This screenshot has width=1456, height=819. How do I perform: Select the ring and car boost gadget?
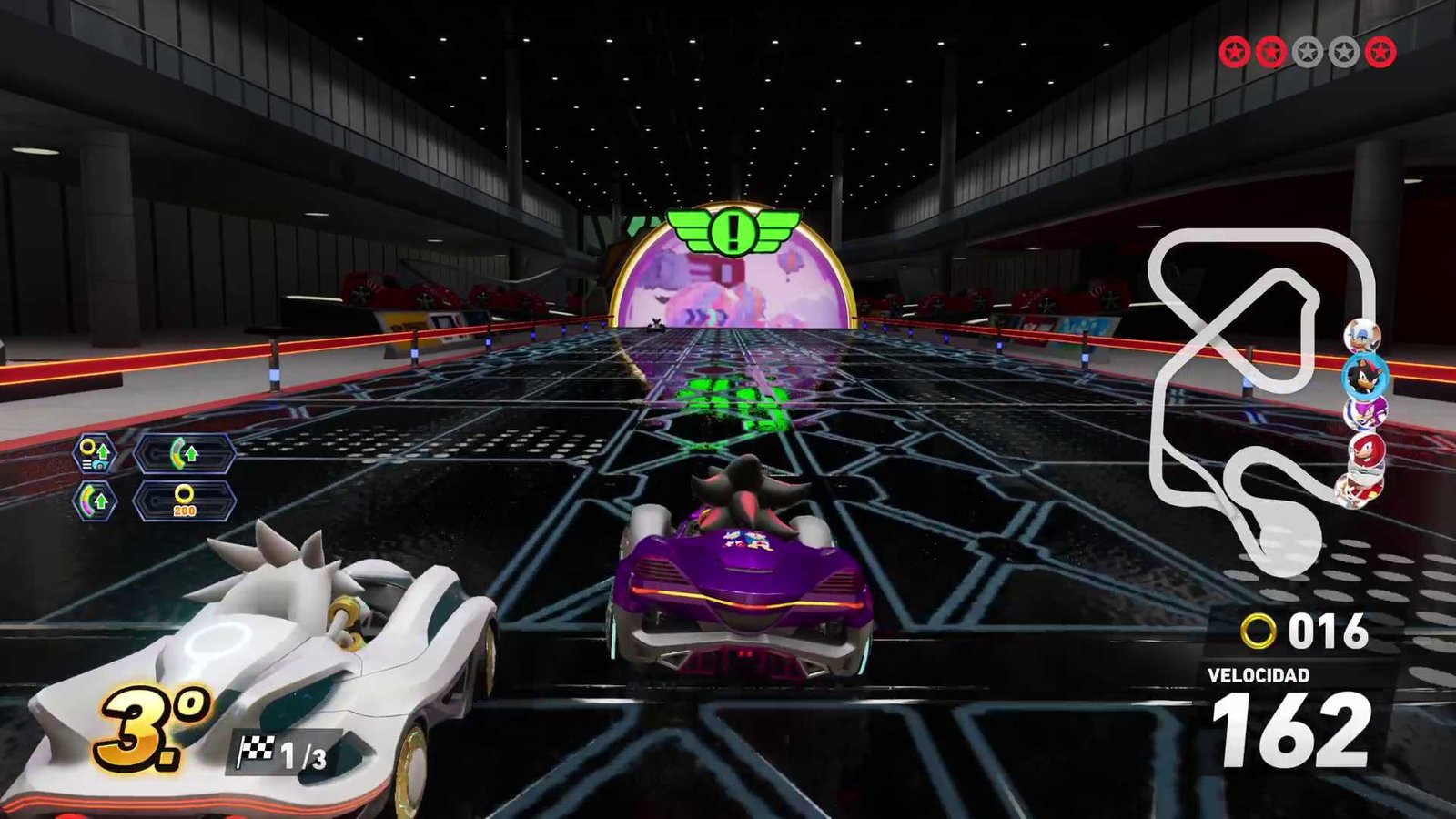(x=95, y=452)
